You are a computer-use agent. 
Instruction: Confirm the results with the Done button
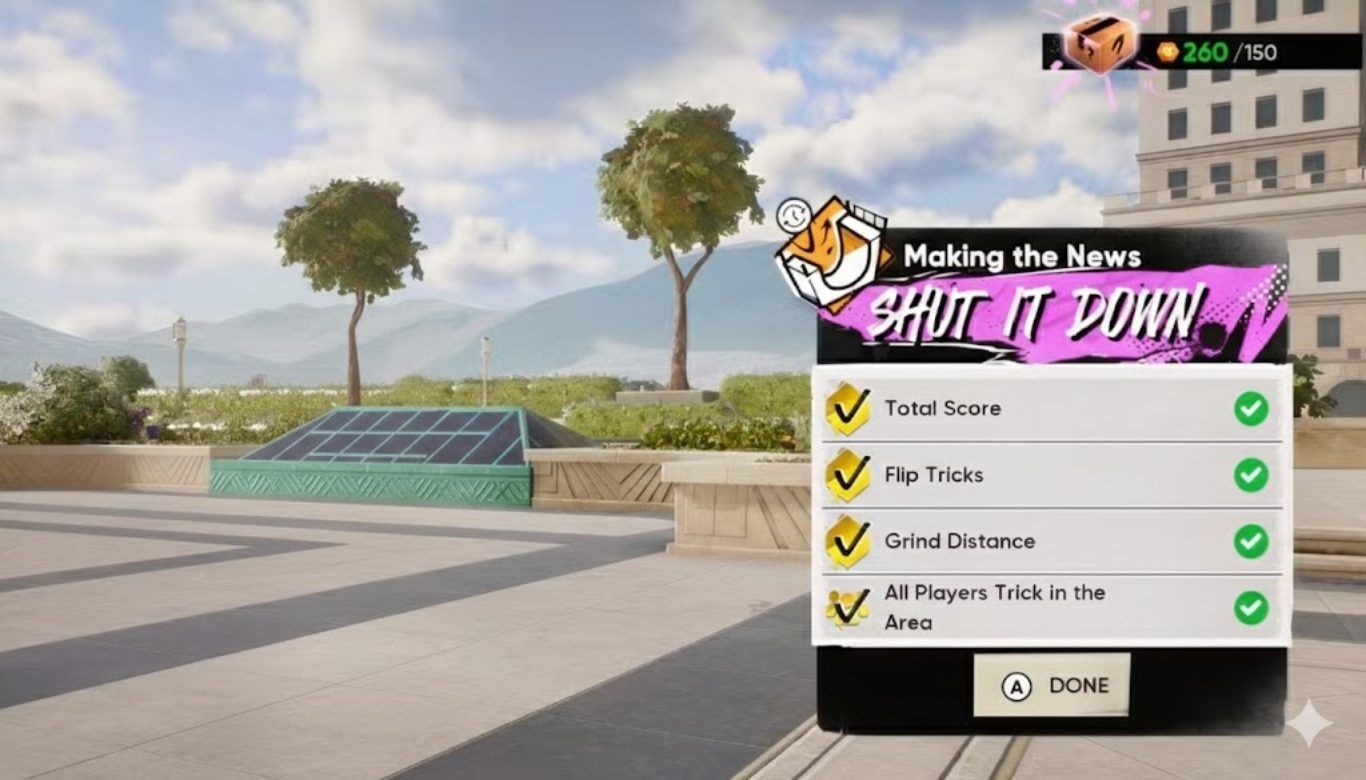pyautogui.click(x=1052, y=685)
